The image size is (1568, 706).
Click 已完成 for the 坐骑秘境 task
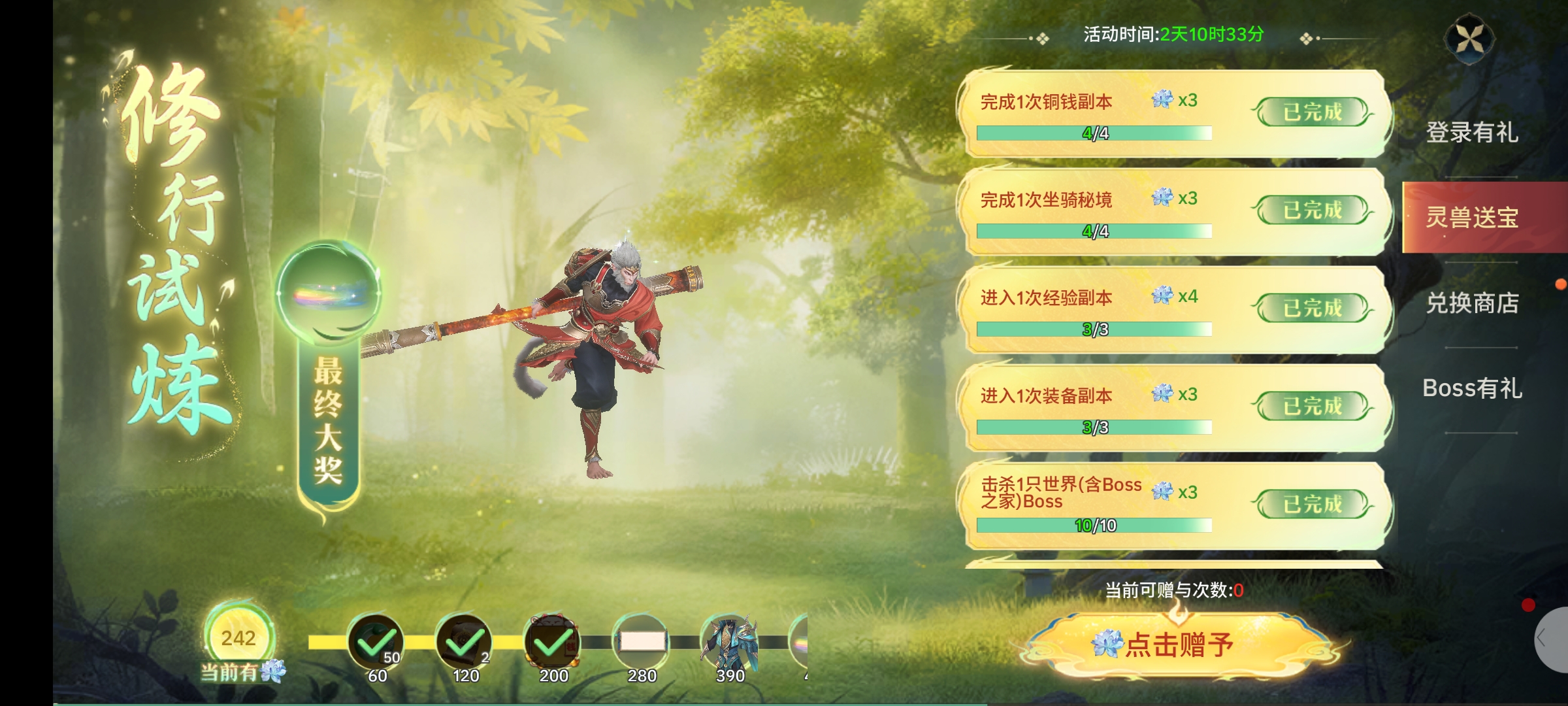[1312, 210]
